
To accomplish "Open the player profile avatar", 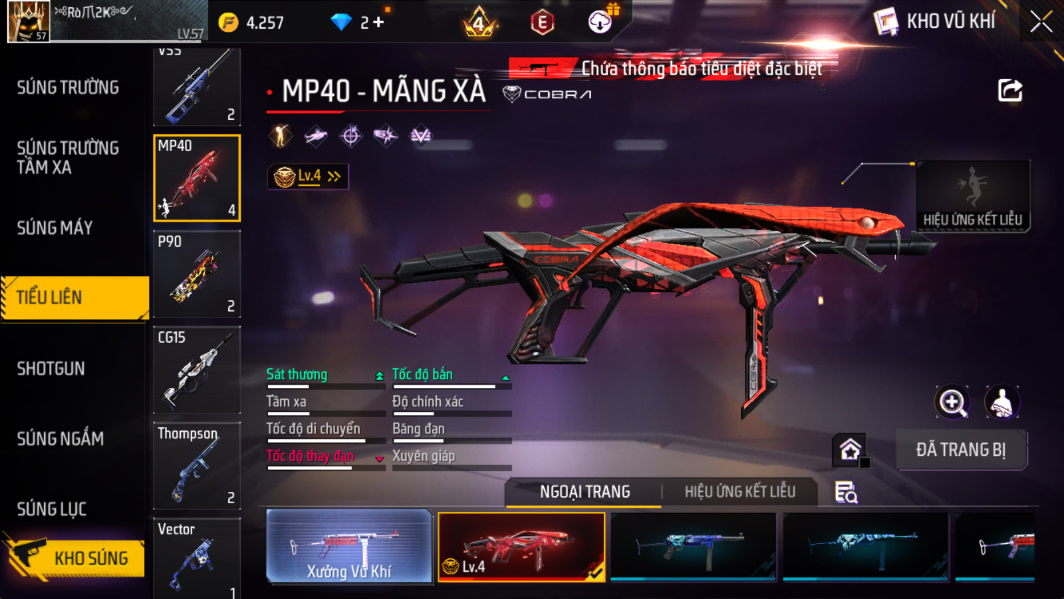I will pos(28,21).
